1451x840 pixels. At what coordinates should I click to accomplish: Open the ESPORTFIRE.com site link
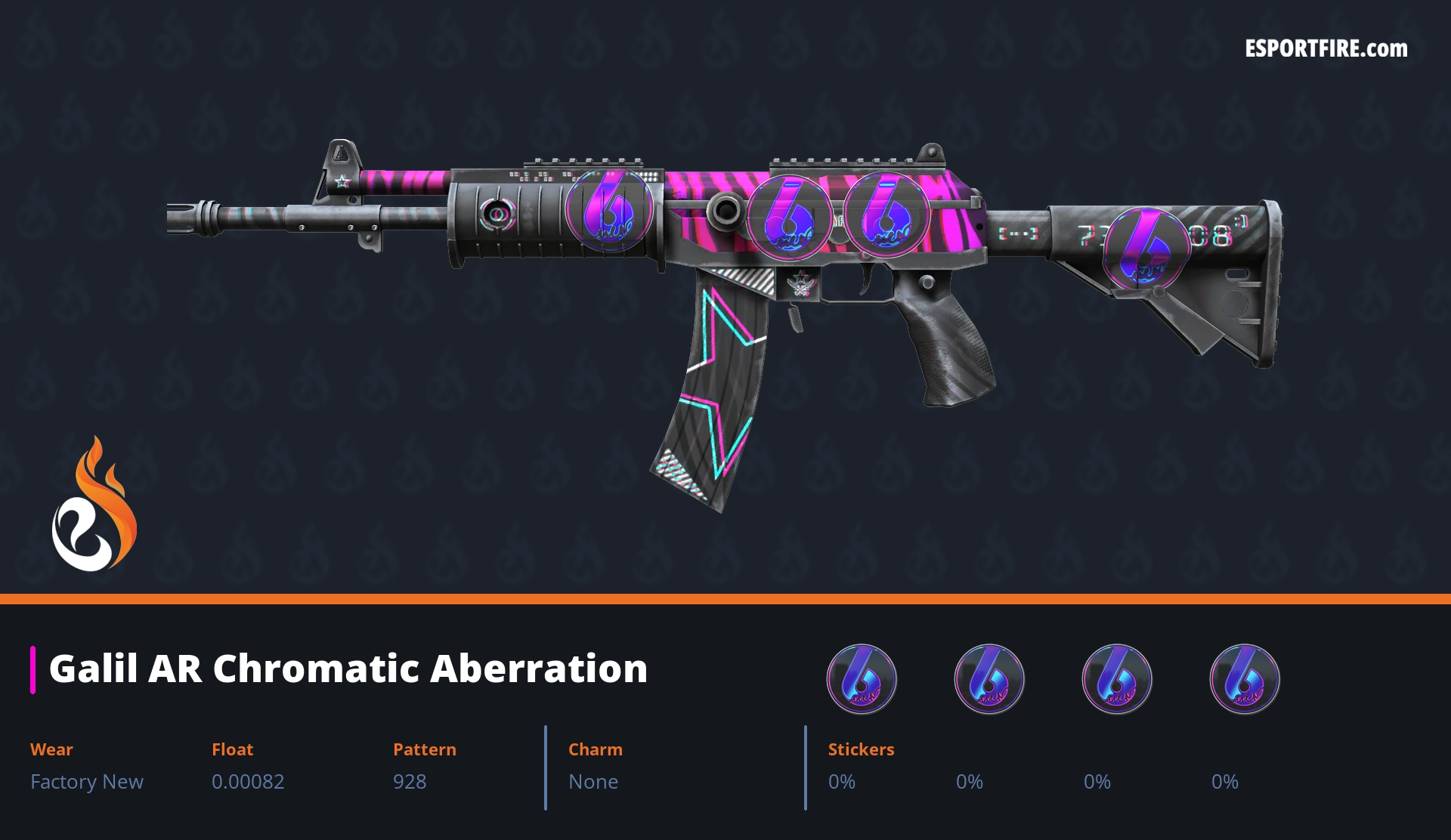1326,49
